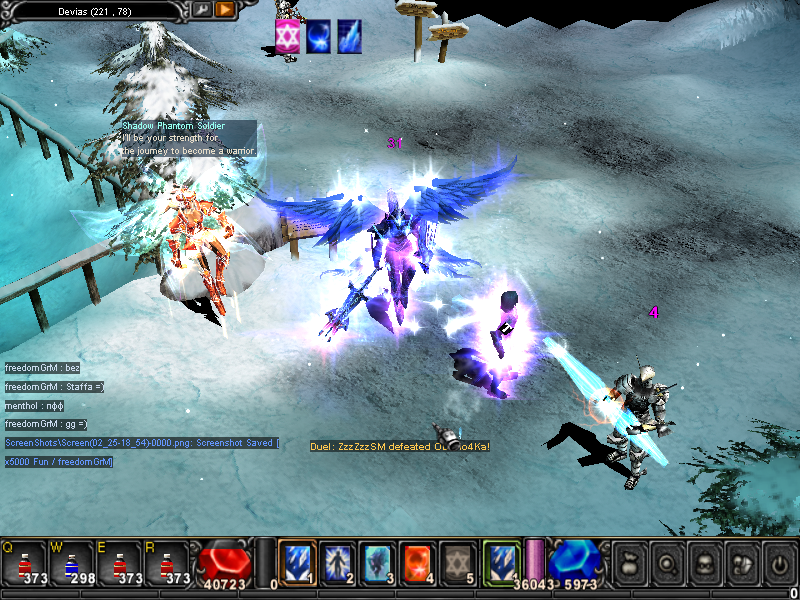Activate the skill in hotbar slot 1
800x600 pixels.
(x=297, y=562)
